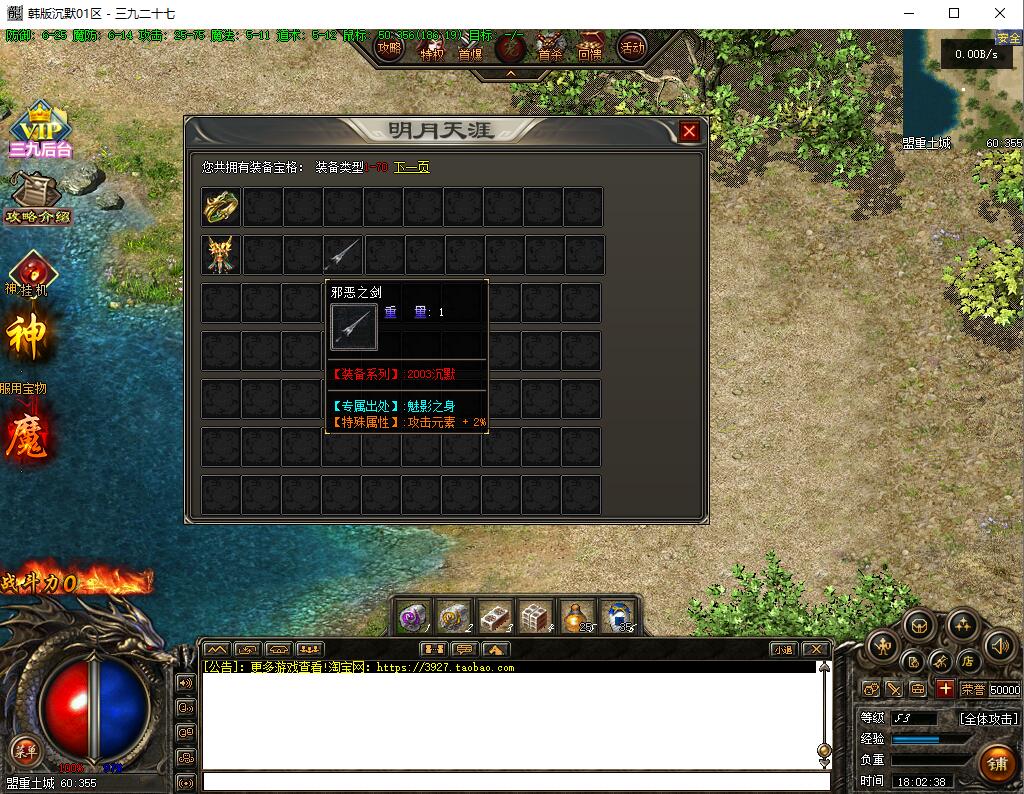The width and height of the screenshot is (1024, 794).
Task: Open the 攻略 guide button
Action: [389, 47]
